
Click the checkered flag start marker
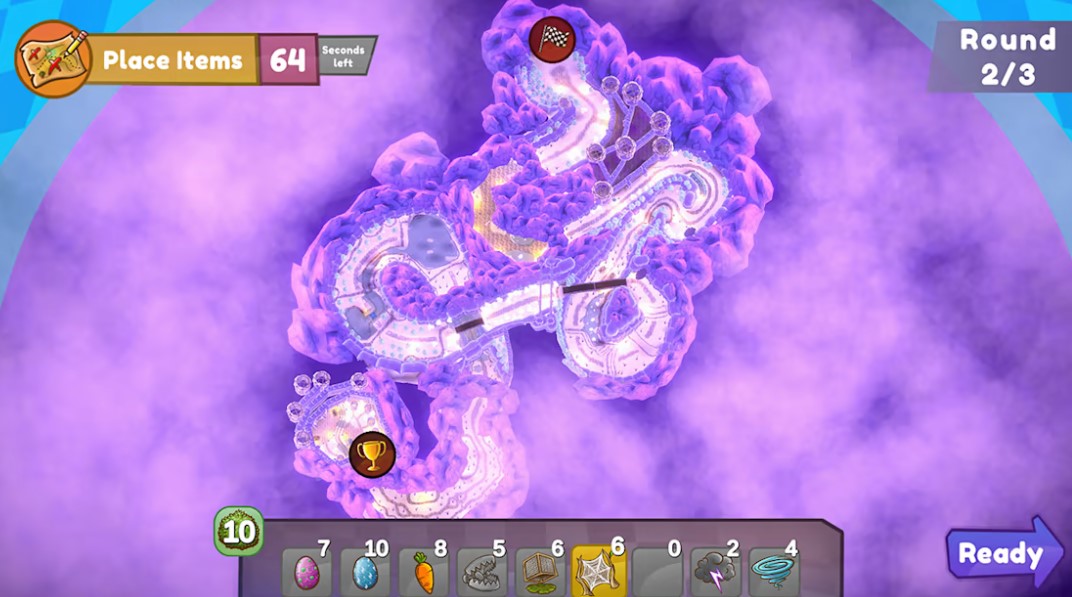pos(551,39)
